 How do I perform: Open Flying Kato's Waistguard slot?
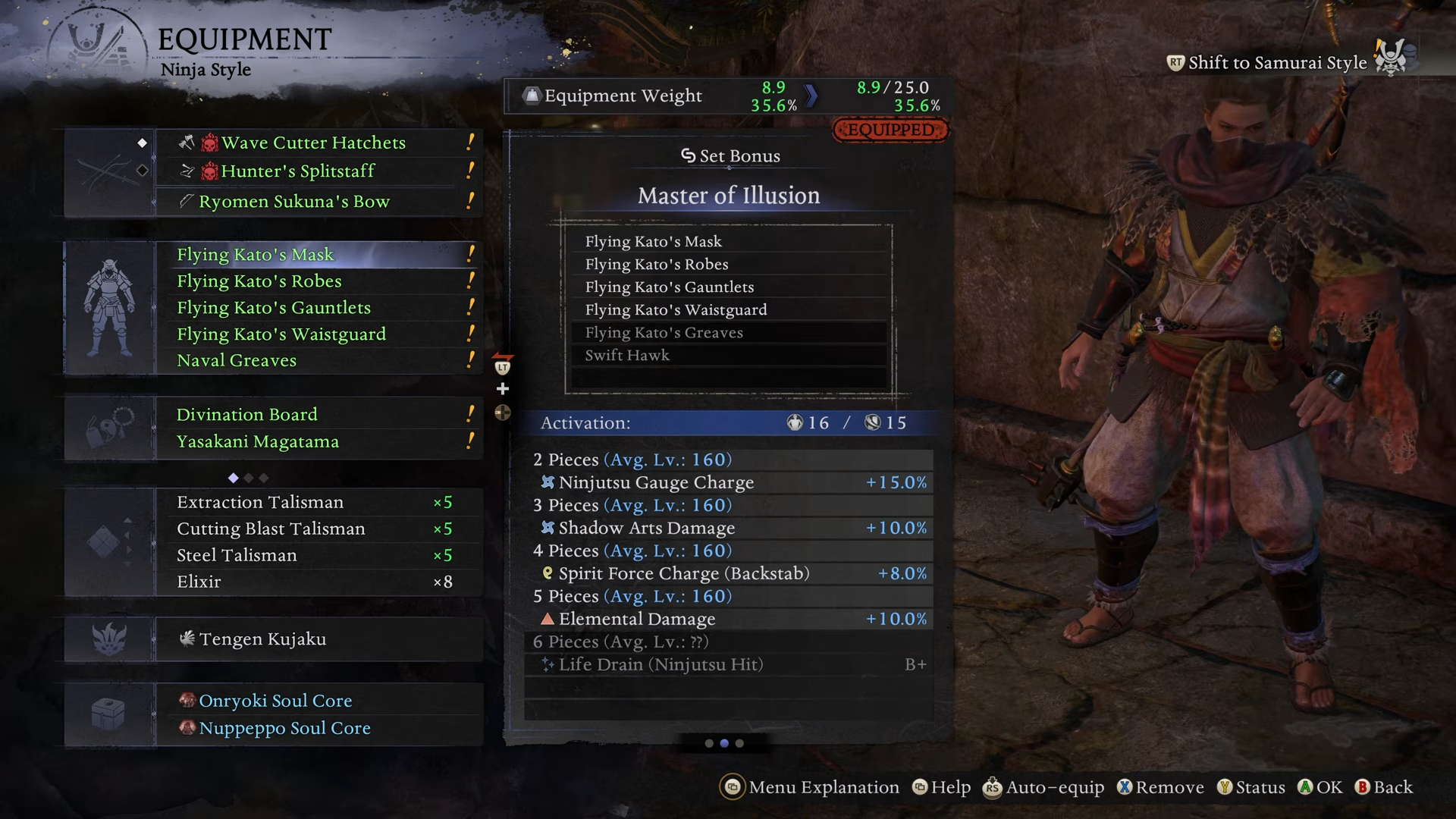[281, 334]
